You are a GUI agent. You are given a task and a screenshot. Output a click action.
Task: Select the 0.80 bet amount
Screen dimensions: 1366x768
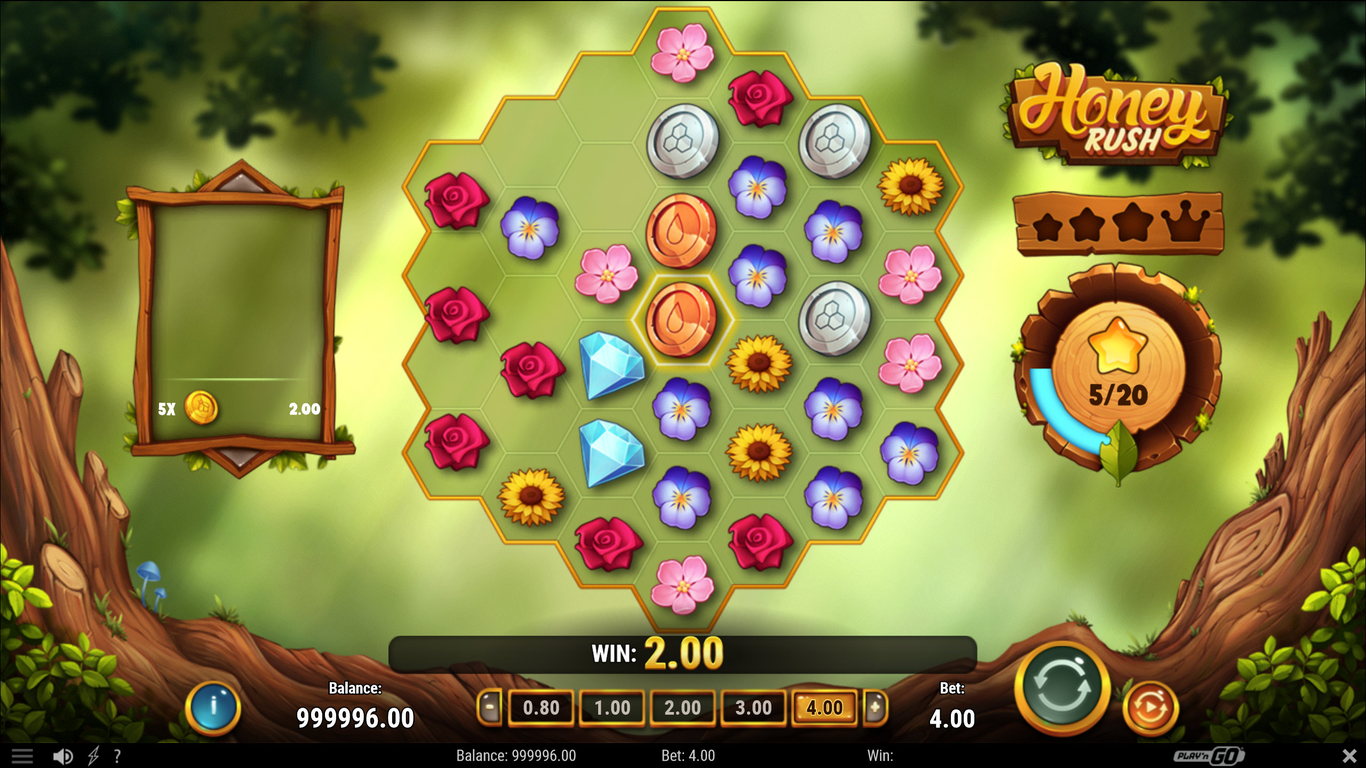[x=541, y=708]
